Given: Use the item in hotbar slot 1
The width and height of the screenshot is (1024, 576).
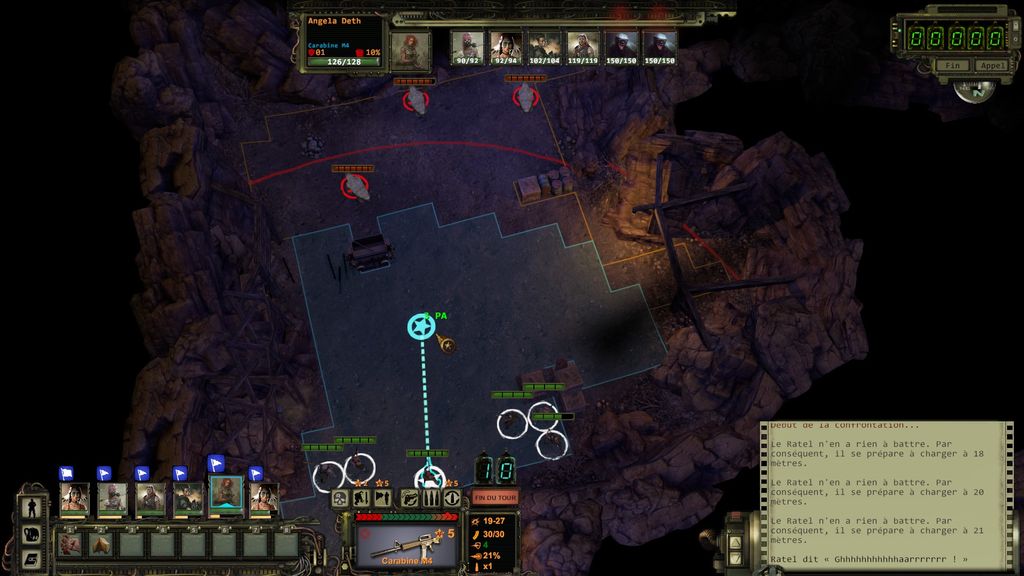Looking at the screenshot, I should tap(71, 545).
